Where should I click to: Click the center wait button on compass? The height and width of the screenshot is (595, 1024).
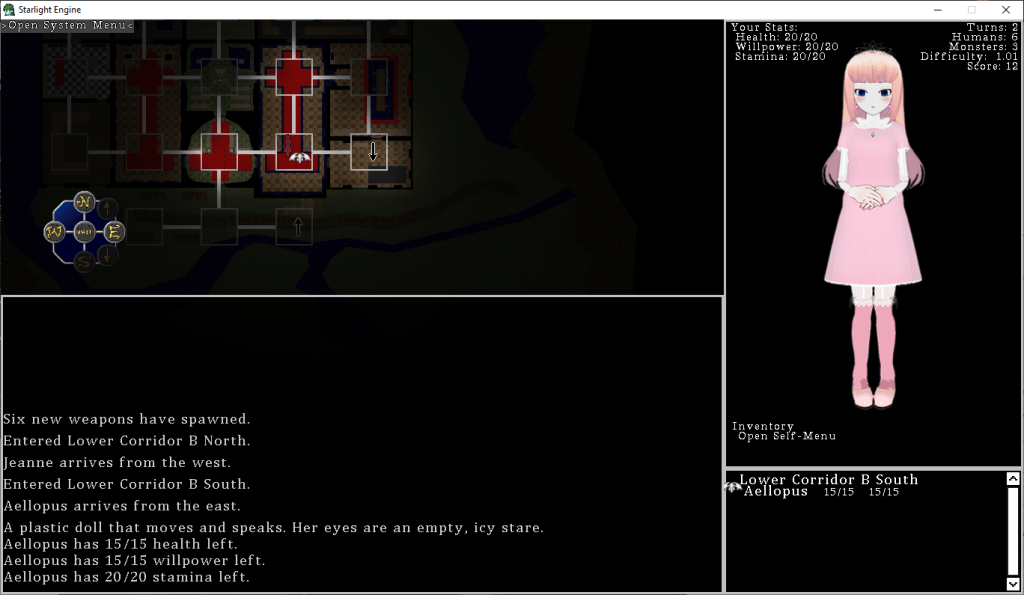(x=84, y=232)
